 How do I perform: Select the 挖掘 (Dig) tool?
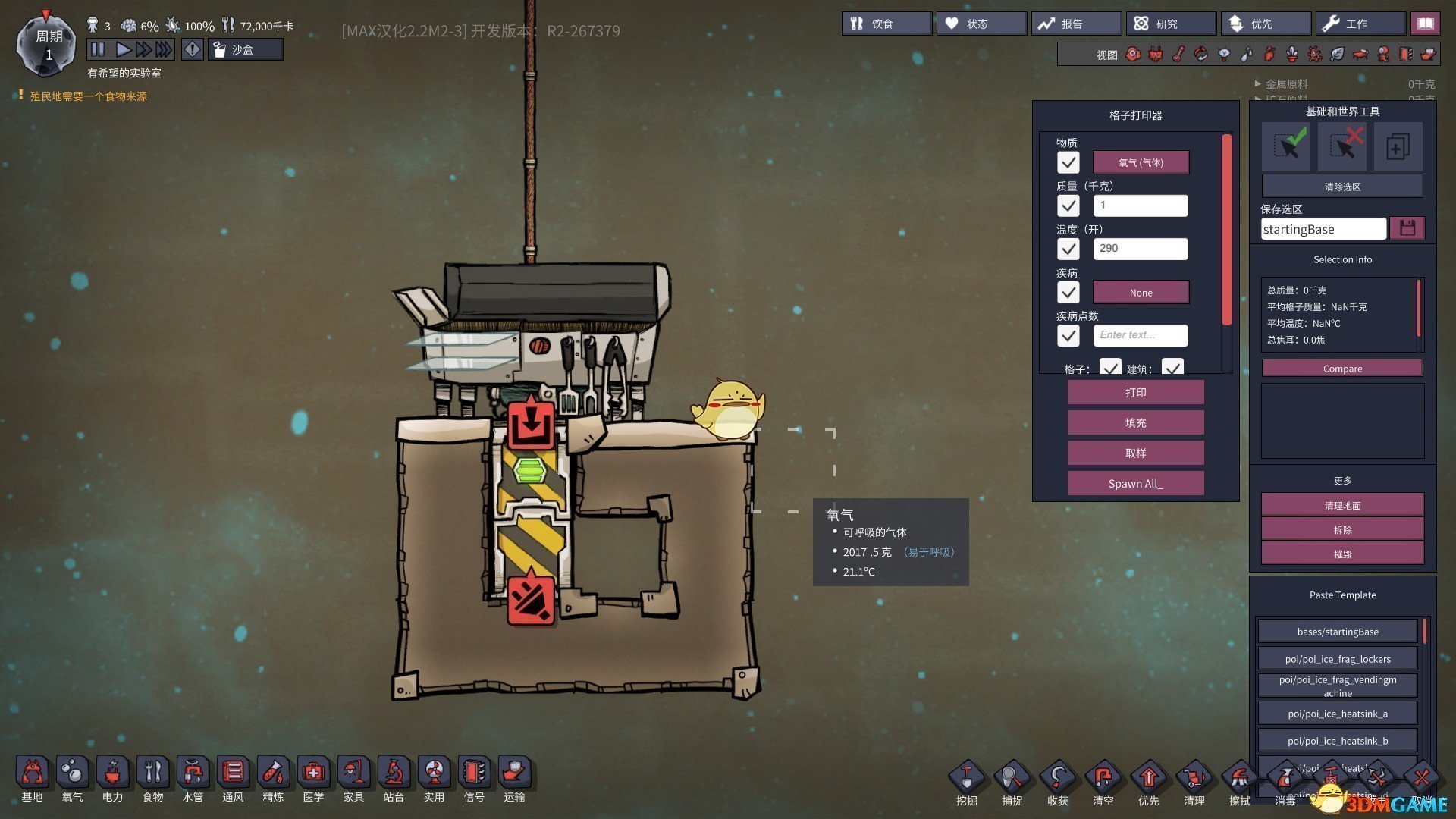(x=967, y=783)
